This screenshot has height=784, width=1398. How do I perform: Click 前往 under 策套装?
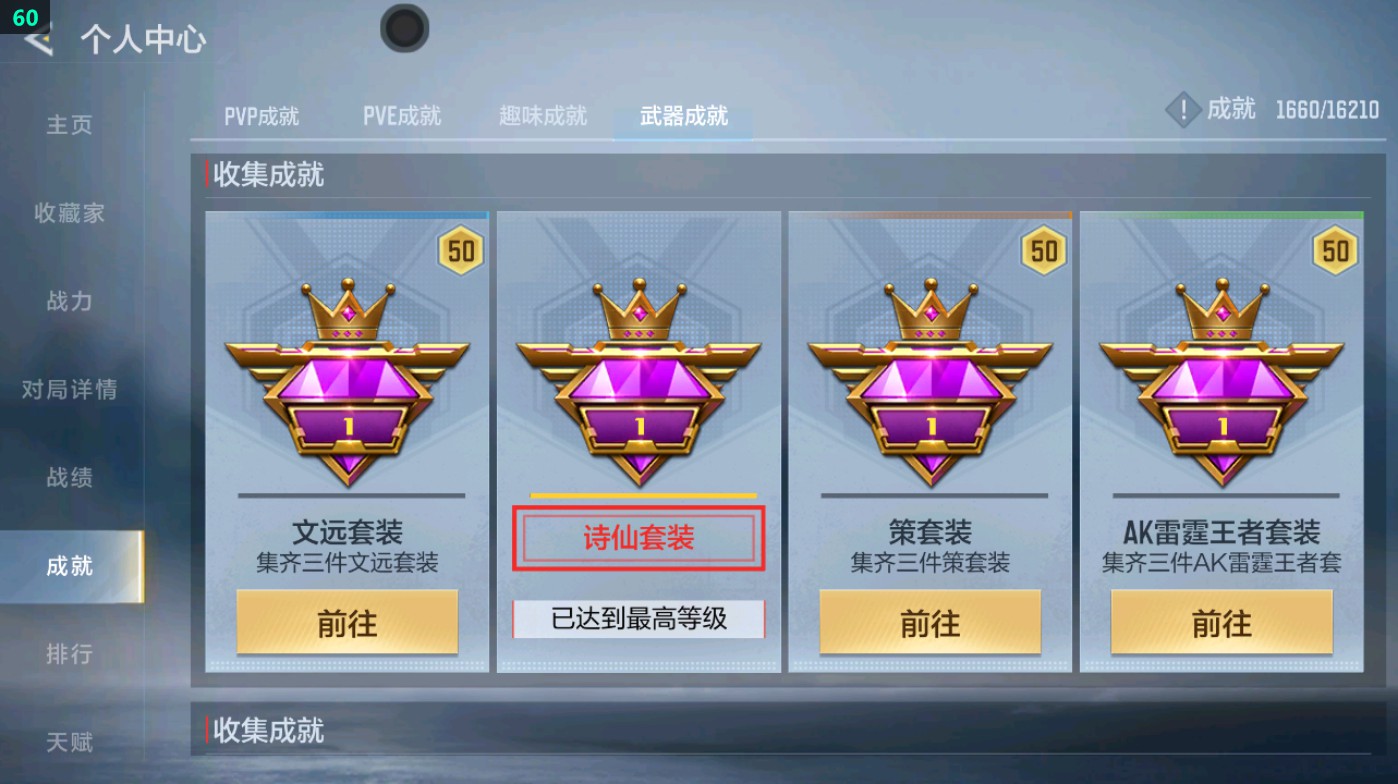pyautogui.click(x=930, y=622)
